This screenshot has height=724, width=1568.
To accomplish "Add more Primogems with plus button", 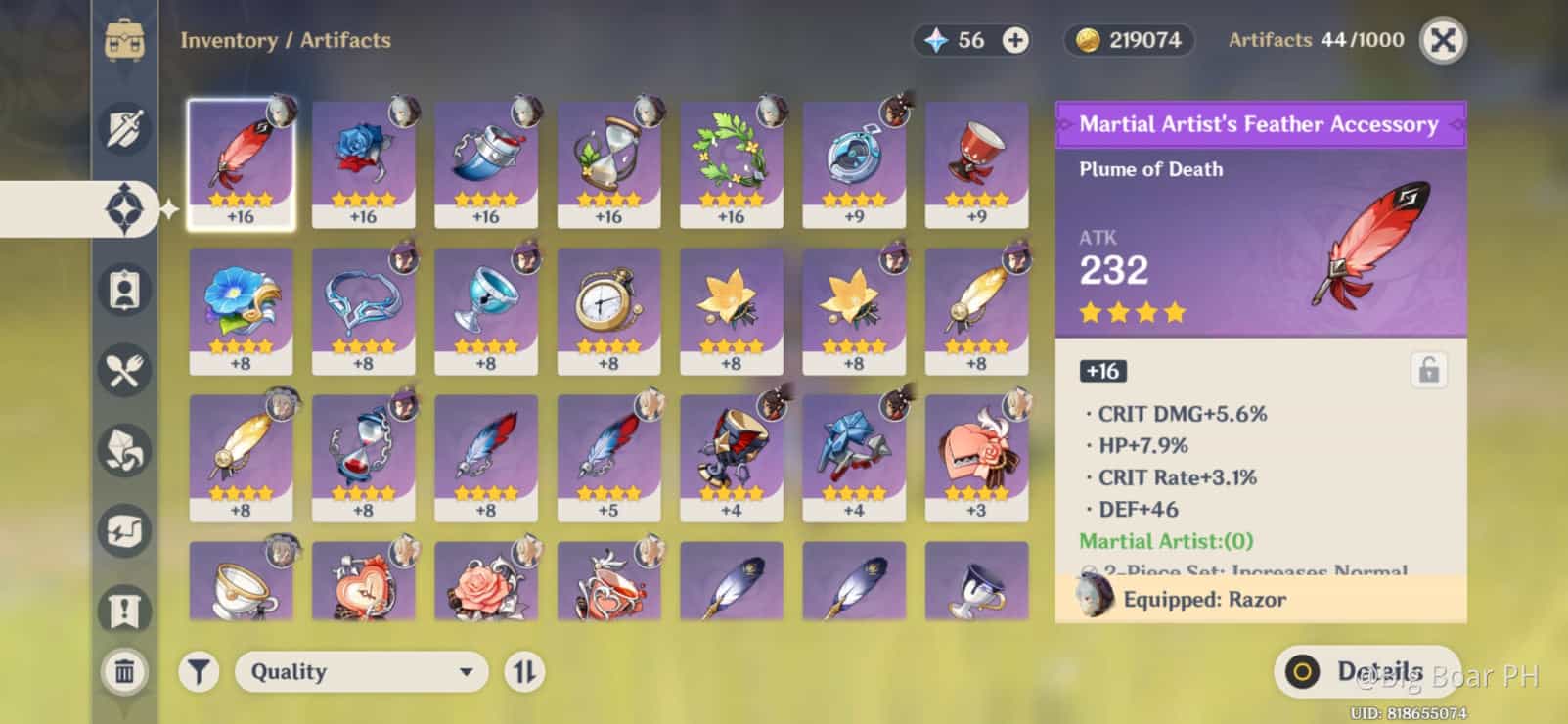I will click(1015, 40).
